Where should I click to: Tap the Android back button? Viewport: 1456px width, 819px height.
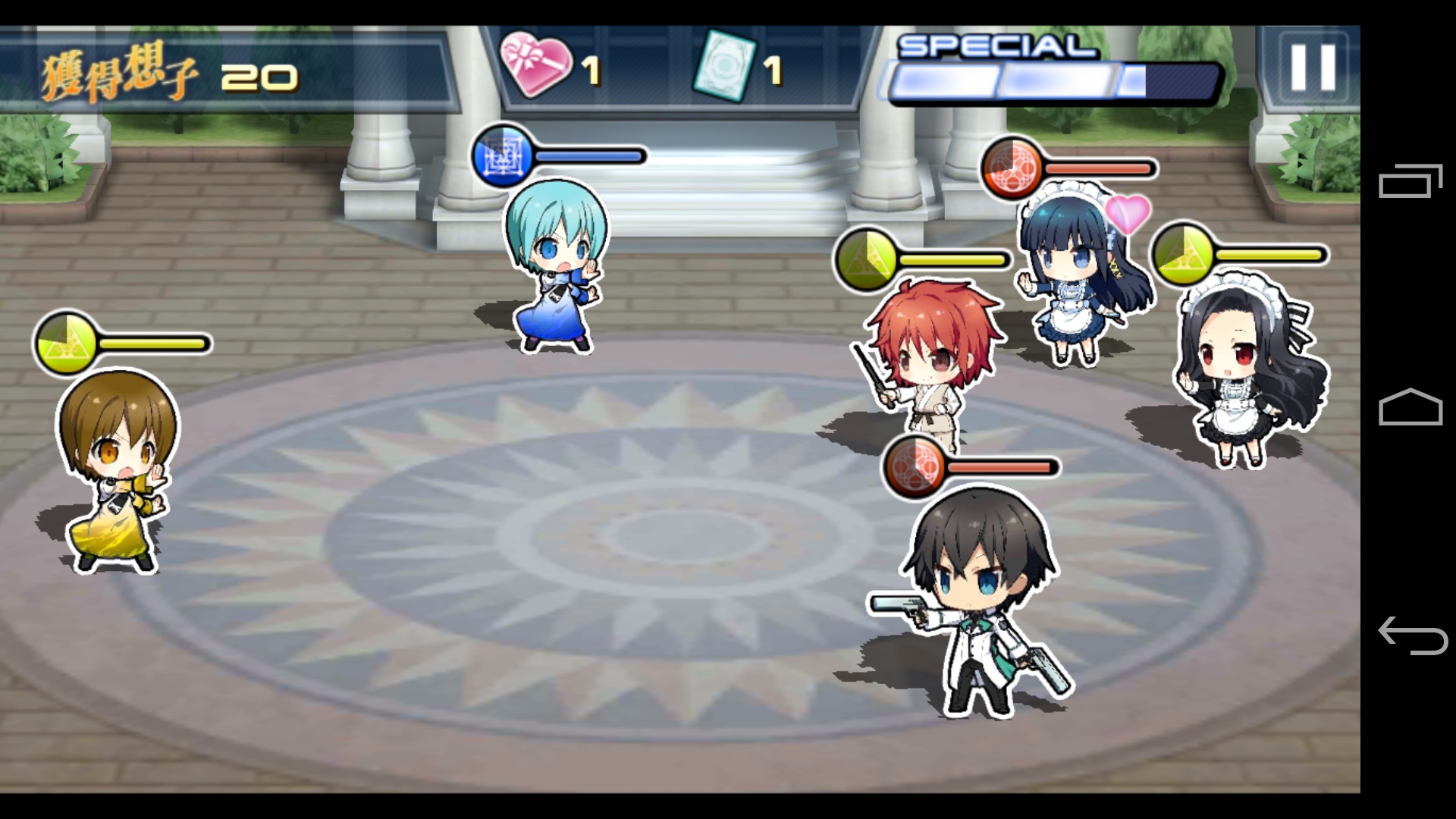pos(1411,635)
